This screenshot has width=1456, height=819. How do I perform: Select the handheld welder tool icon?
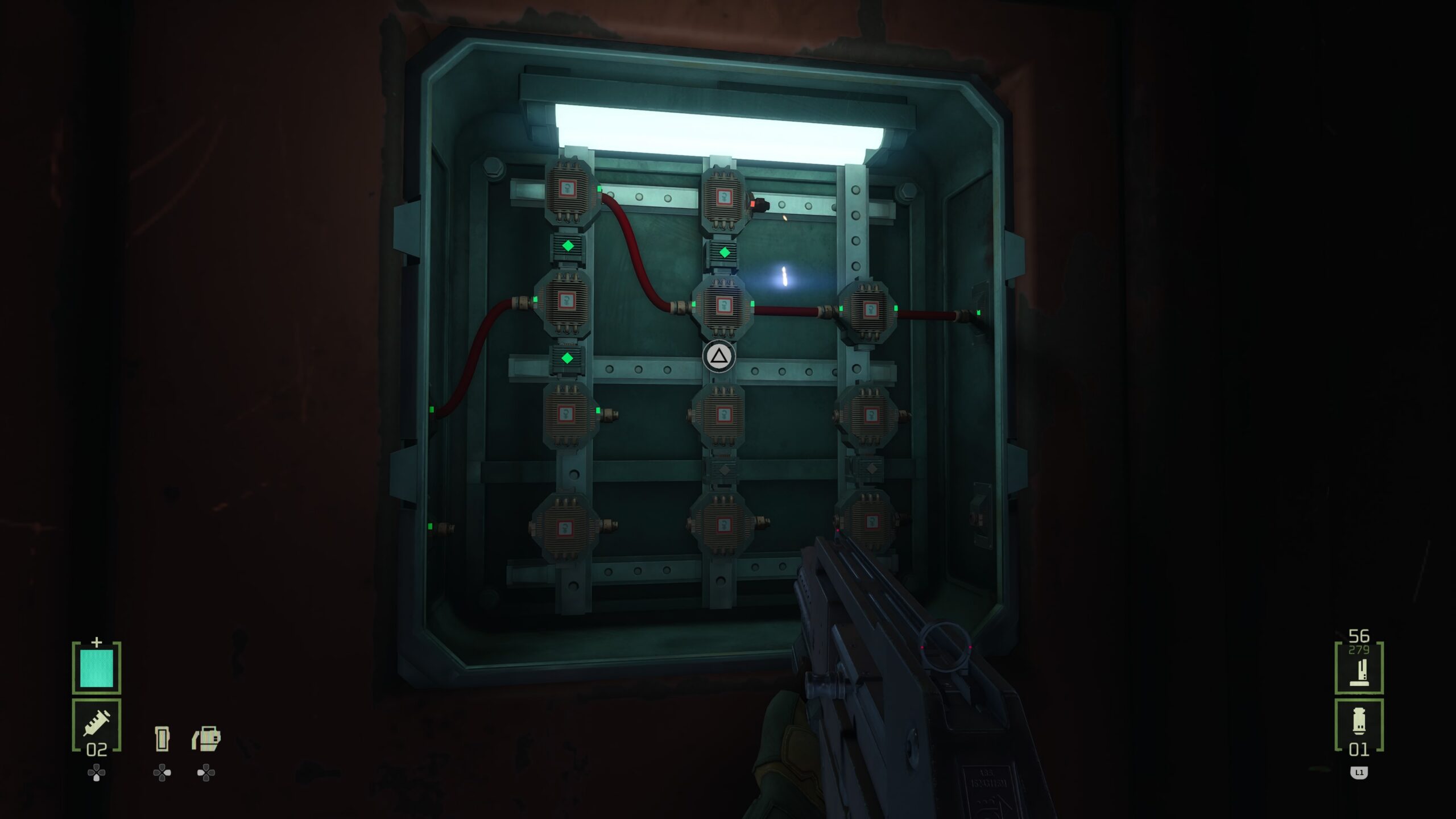tap(206, 738)
